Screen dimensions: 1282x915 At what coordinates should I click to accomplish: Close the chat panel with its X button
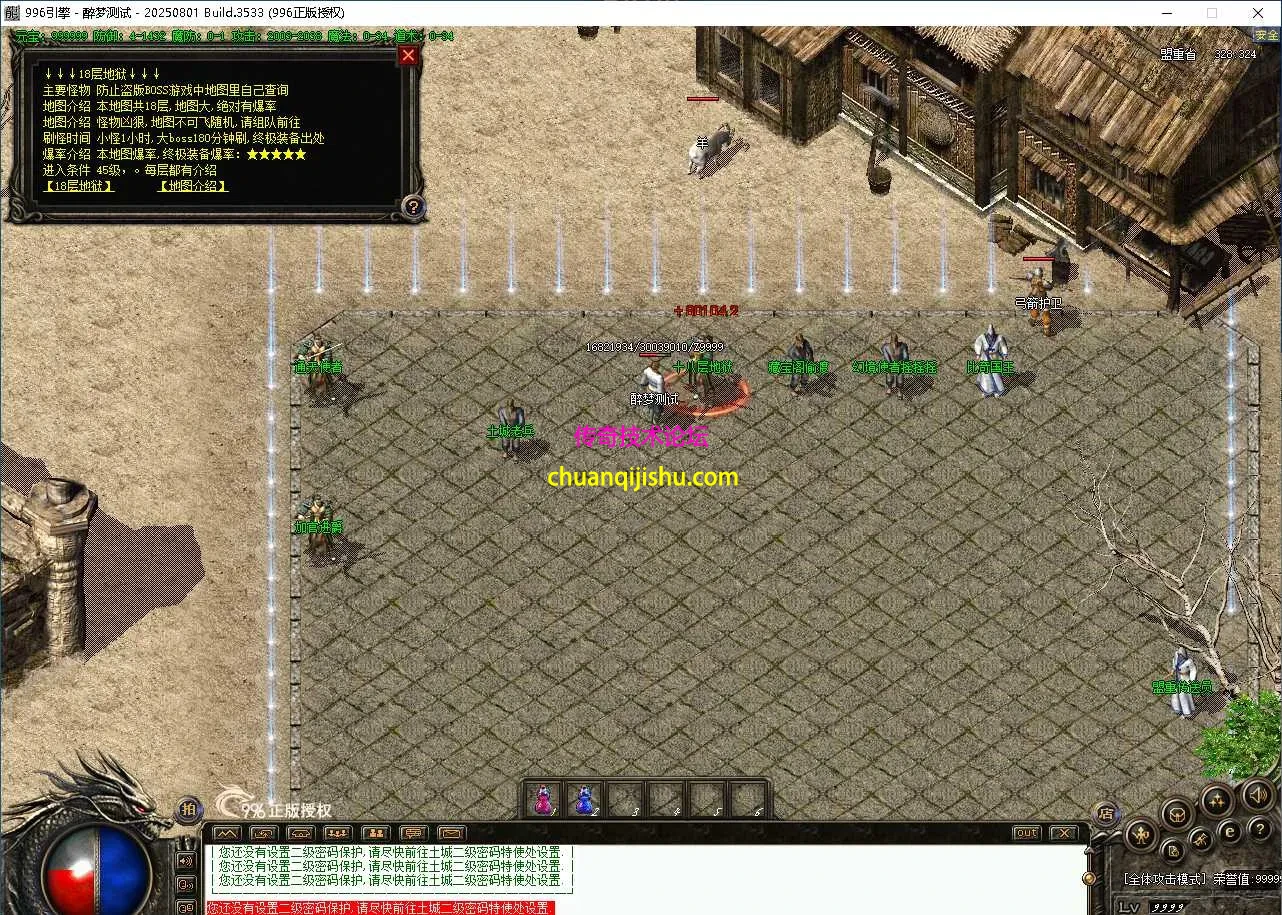(1063, 833)
